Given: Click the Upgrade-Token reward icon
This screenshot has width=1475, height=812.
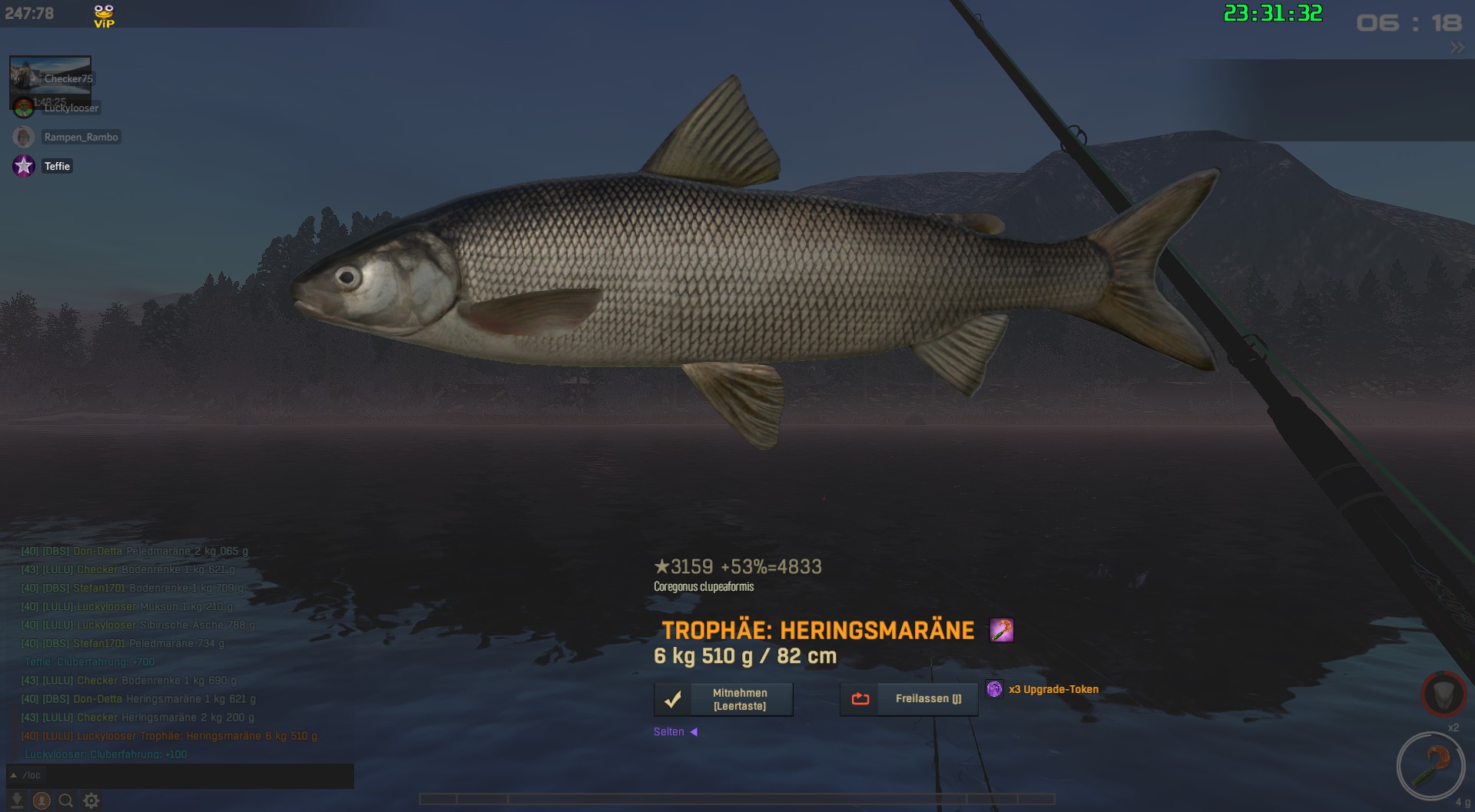Looking at the screenshot, I should (x=994, y=689).
